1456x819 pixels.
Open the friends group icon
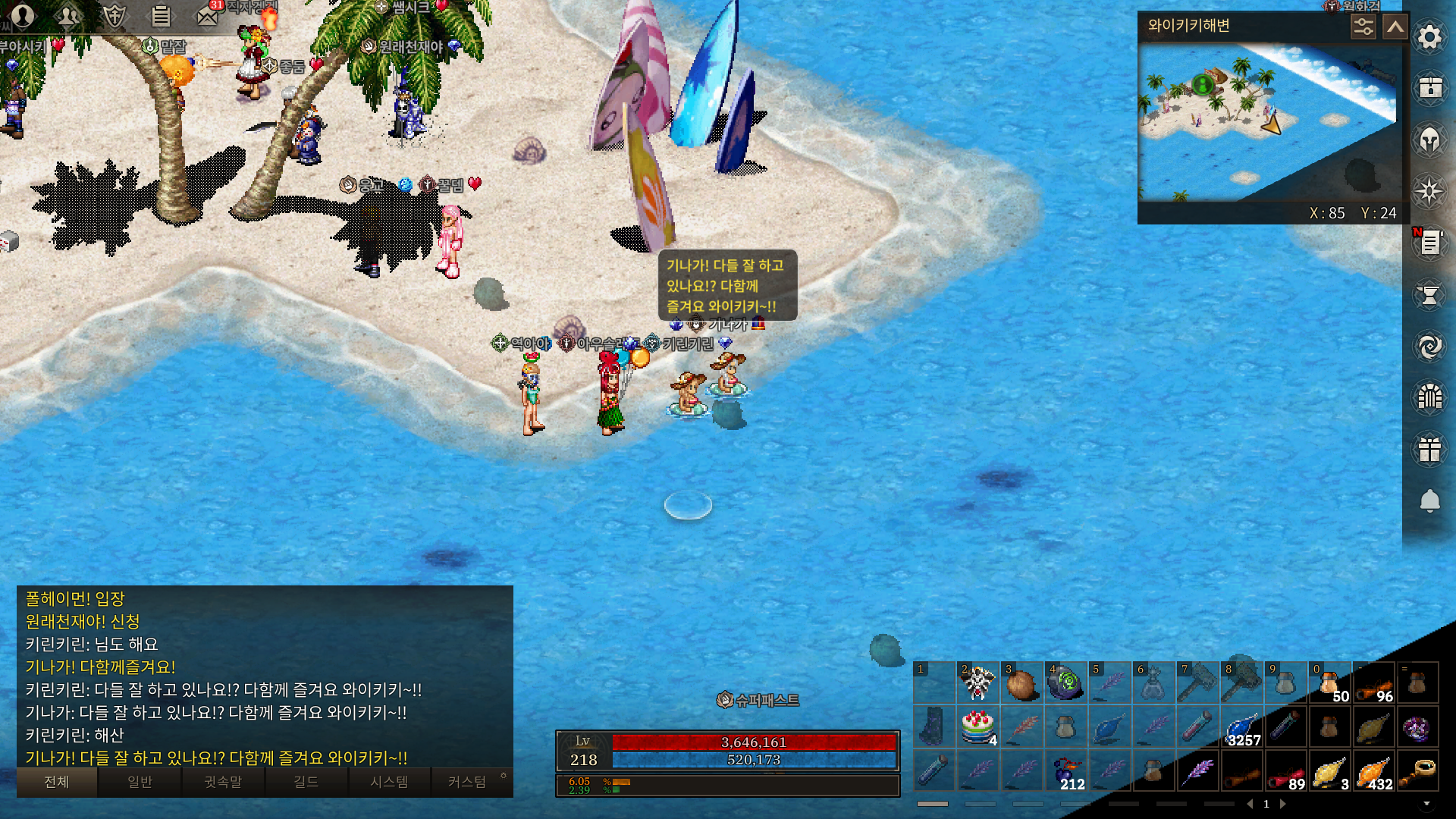(68, 15)
